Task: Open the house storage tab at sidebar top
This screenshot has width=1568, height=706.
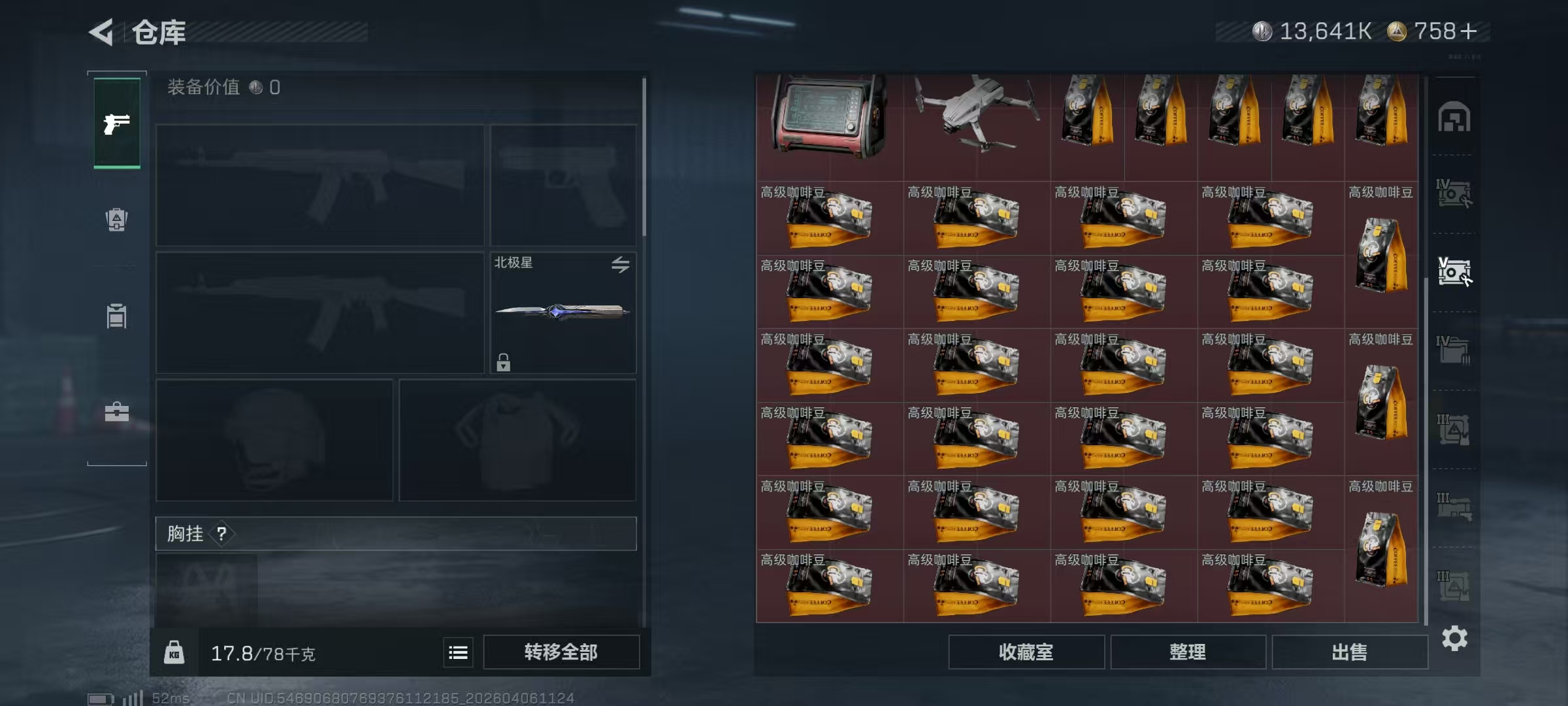Action: (1456, 117)
